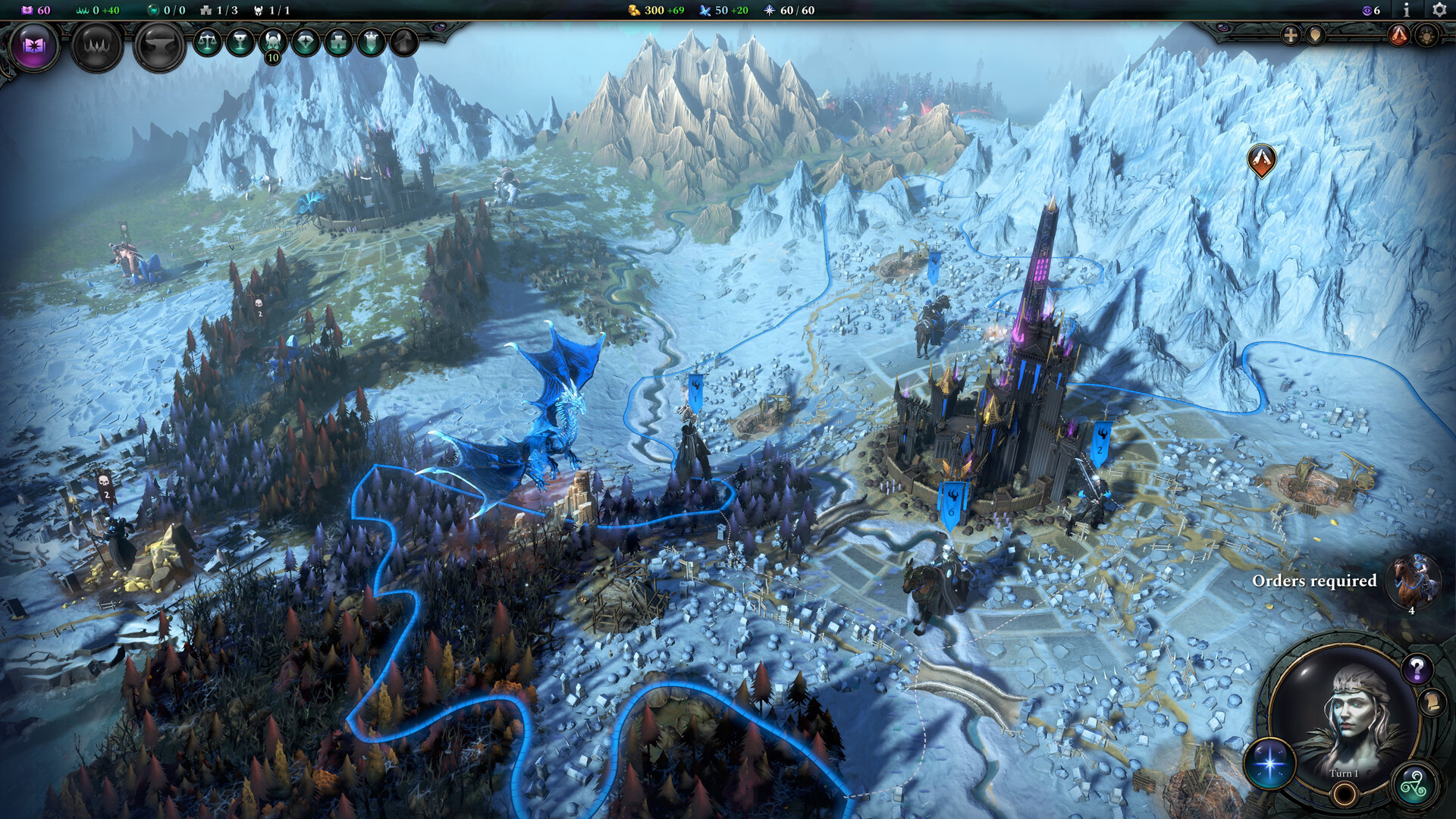Open the horned helmet heroes icon
1456x819 pixels.
(x=272, y=42)
